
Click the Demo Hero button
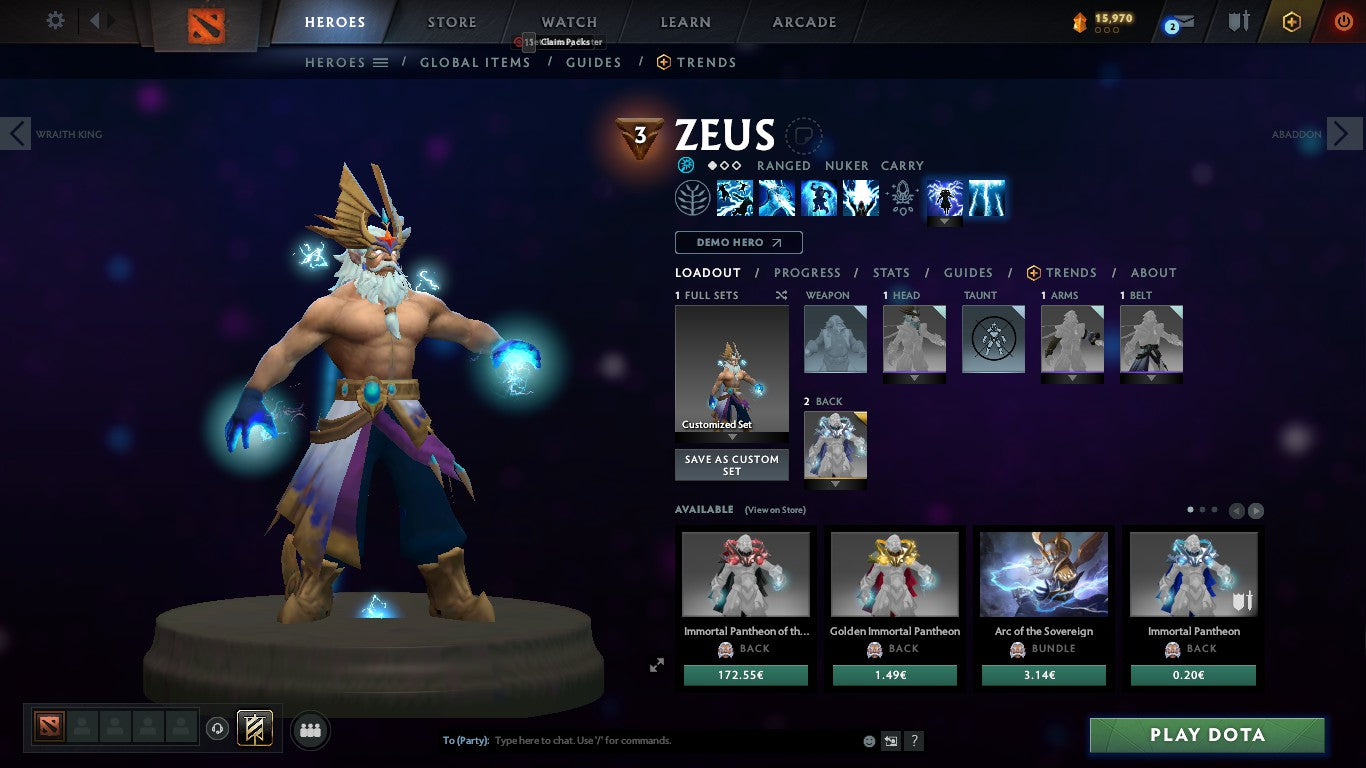tap(738, 242)
